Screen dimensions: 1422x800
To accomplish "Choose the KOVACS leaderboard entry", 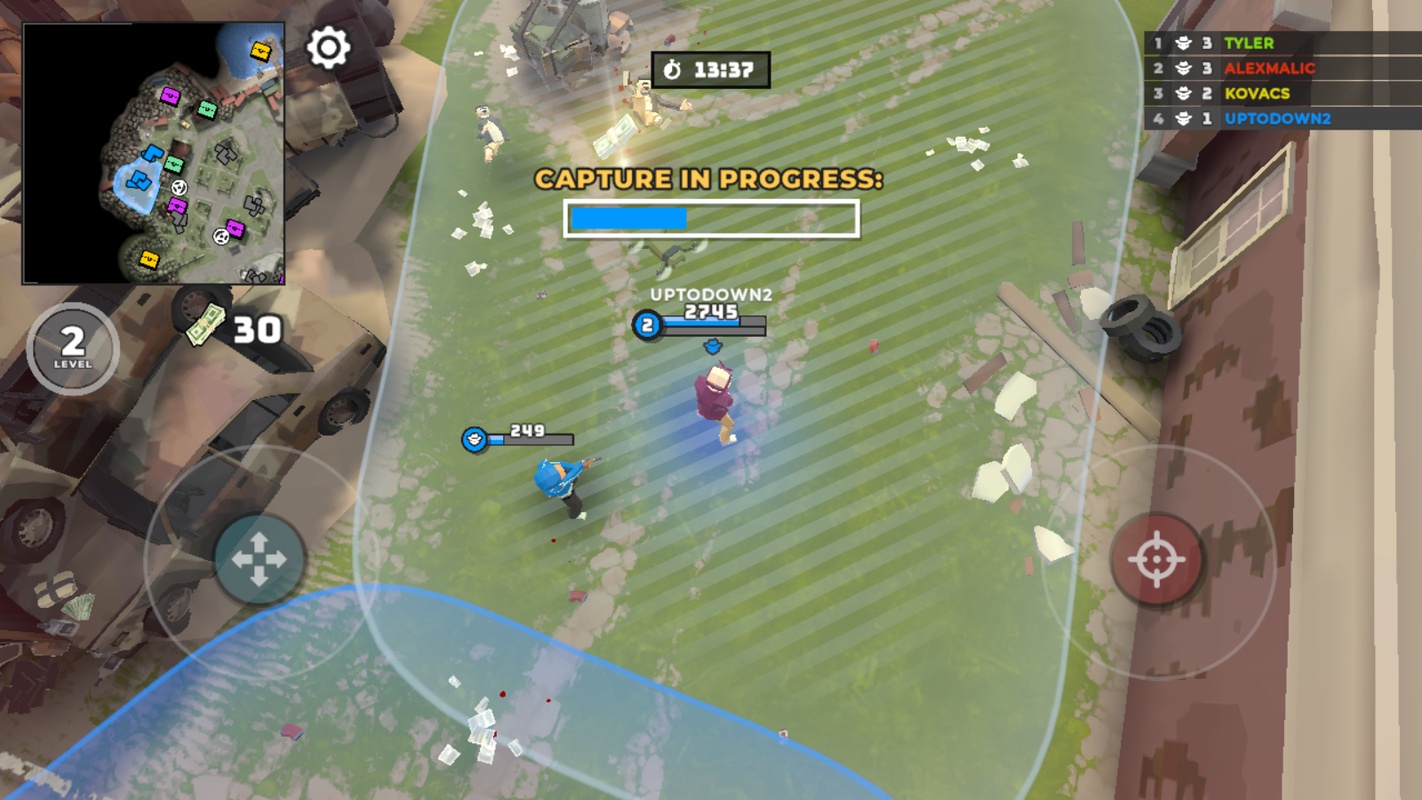I will (x=1282, y=93).
